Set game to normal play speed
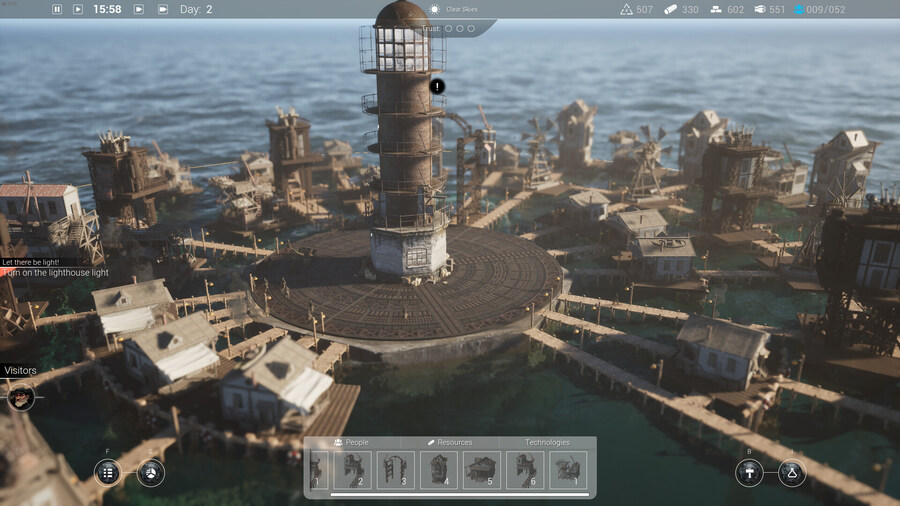This screenshot has width=900, height=506. tap(76, 9)
